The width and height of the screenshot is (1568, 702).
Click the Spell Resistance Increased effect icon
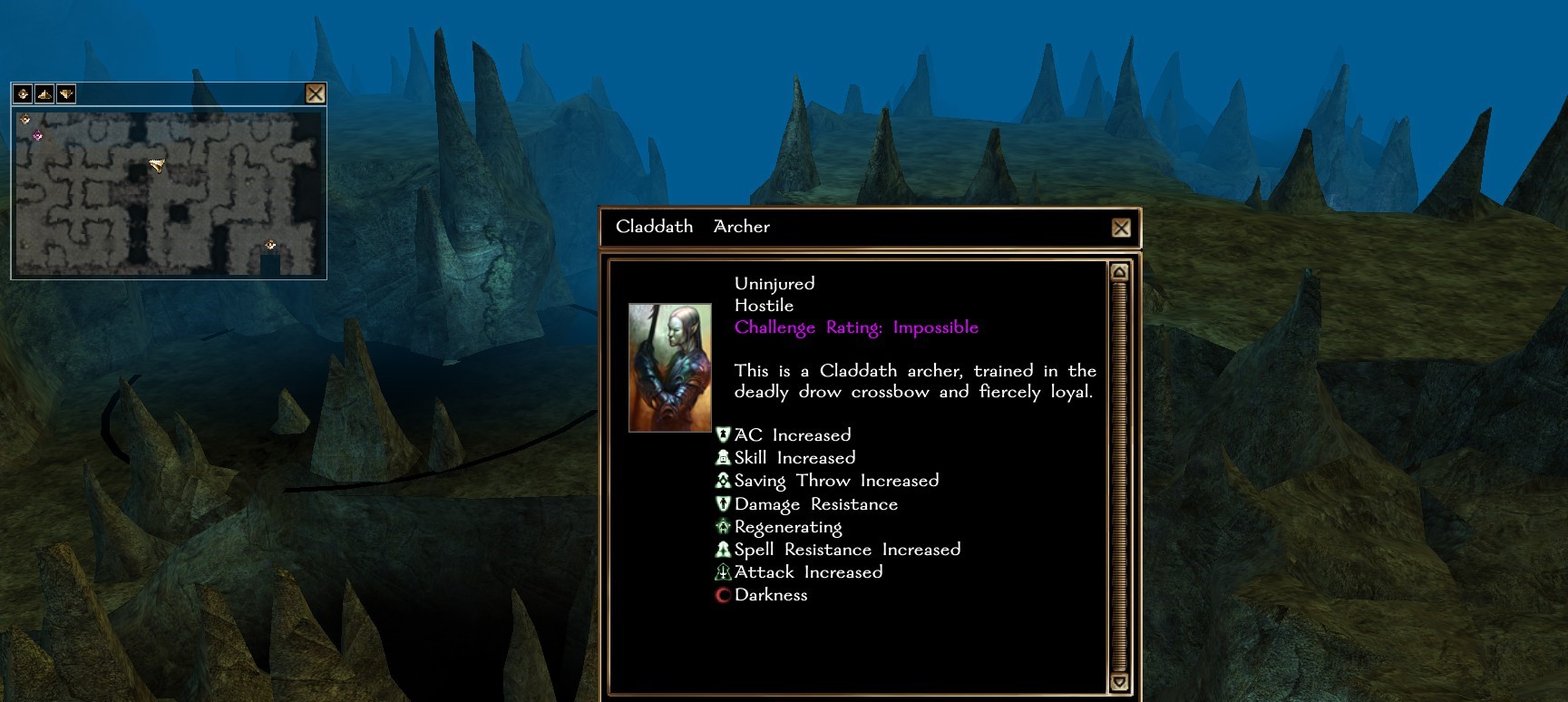pyautogui.click(x=723, y=550)
